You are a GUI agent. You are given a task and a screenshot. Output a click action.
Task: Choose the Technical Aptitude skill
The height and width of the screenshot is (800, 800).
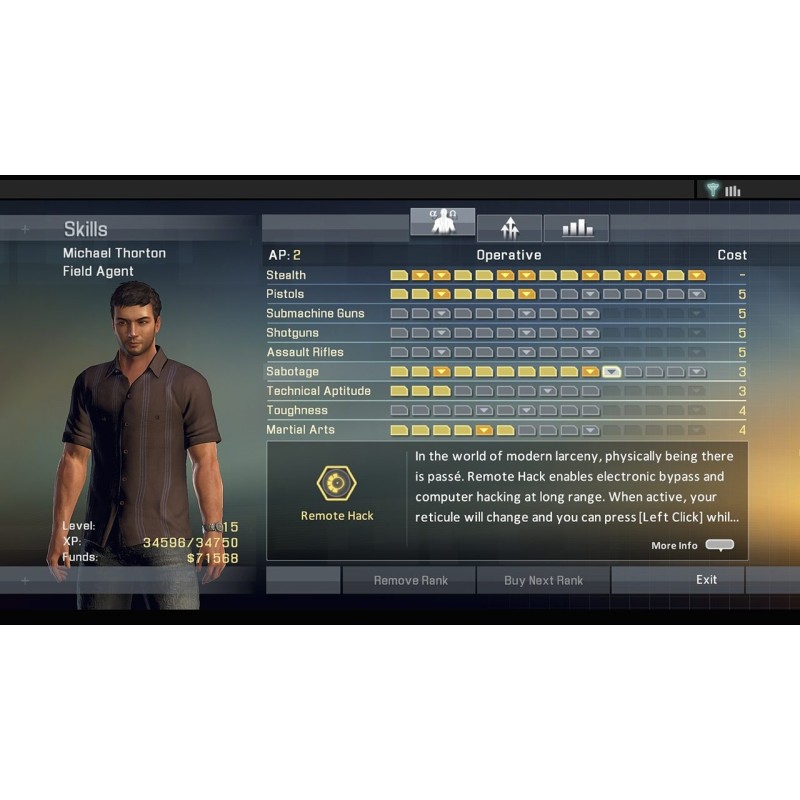tap(318, 391)
